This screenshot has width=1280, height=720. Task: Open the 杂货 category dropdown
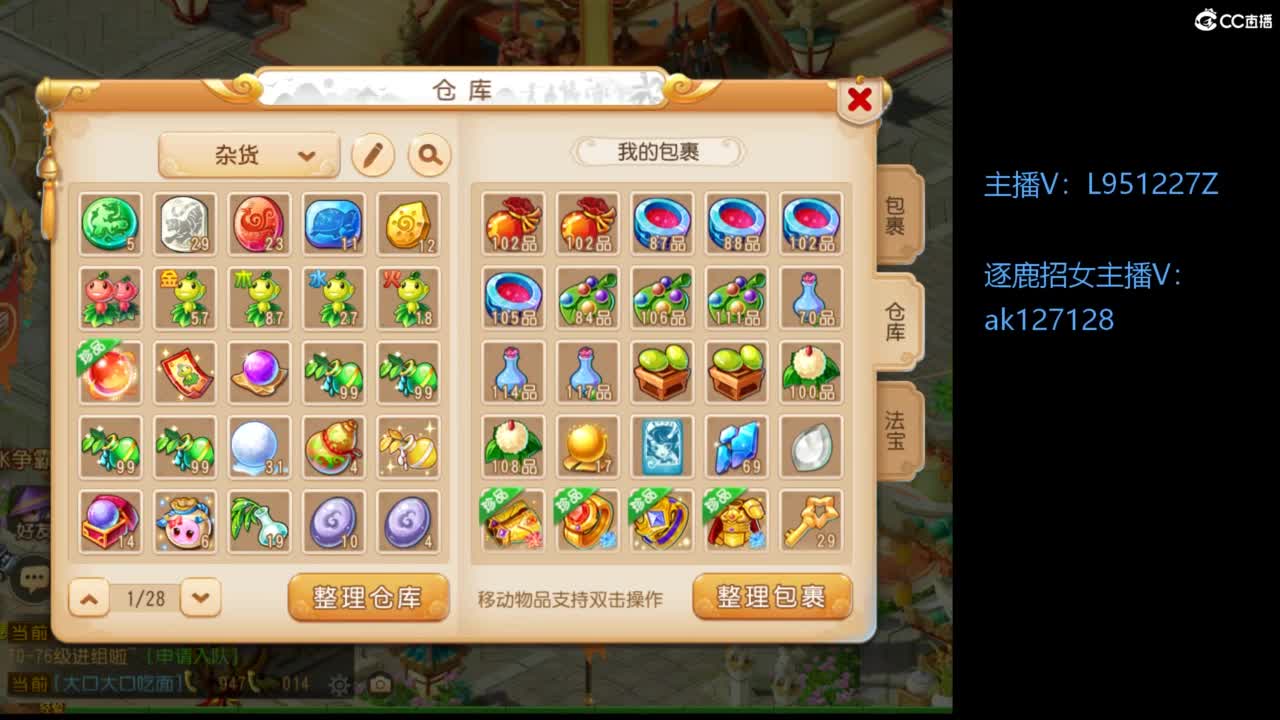[248, 156]
